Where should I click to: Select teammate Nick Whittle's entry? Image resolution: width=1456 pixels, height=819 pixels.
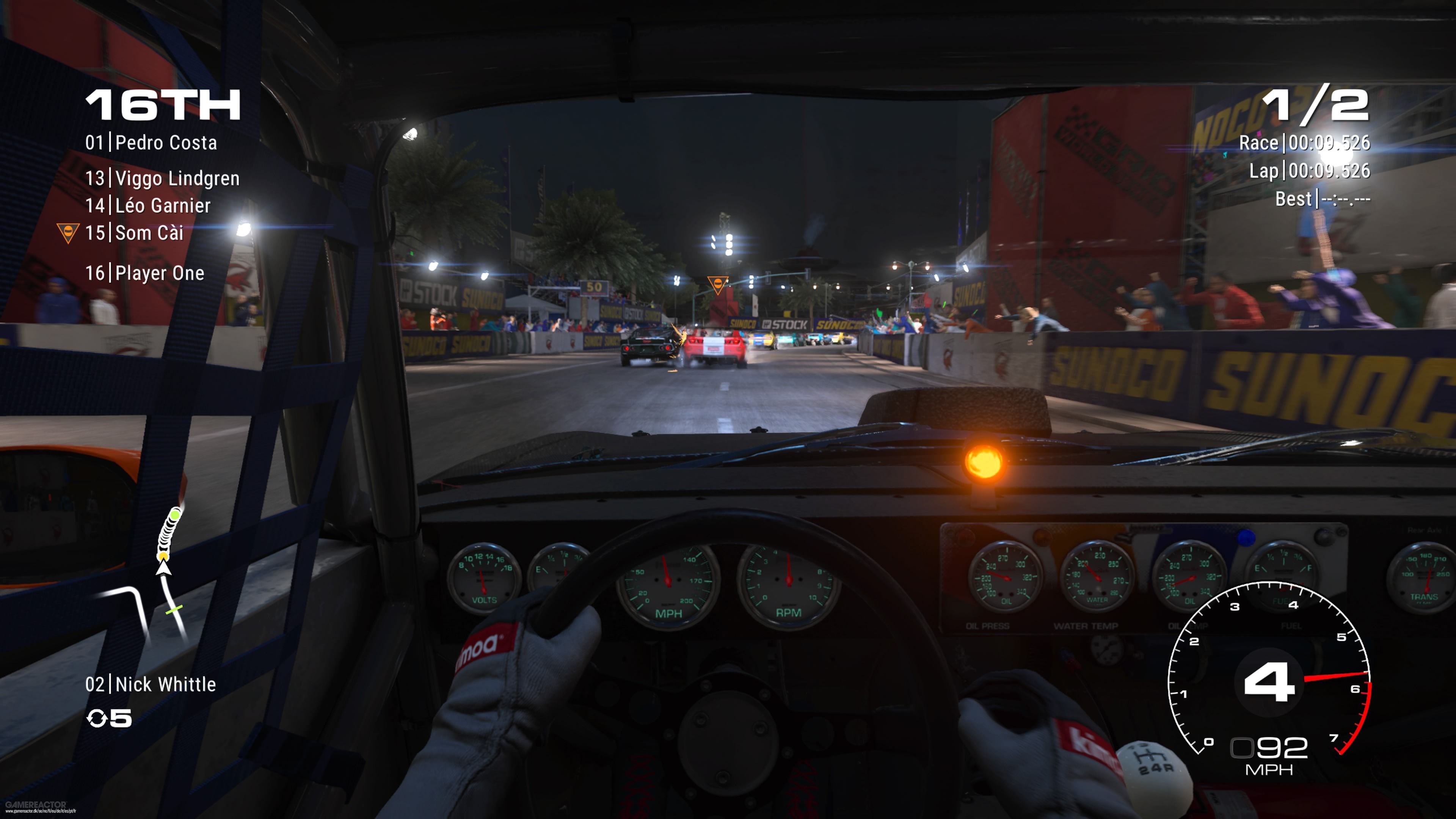(x=151, y=684)
